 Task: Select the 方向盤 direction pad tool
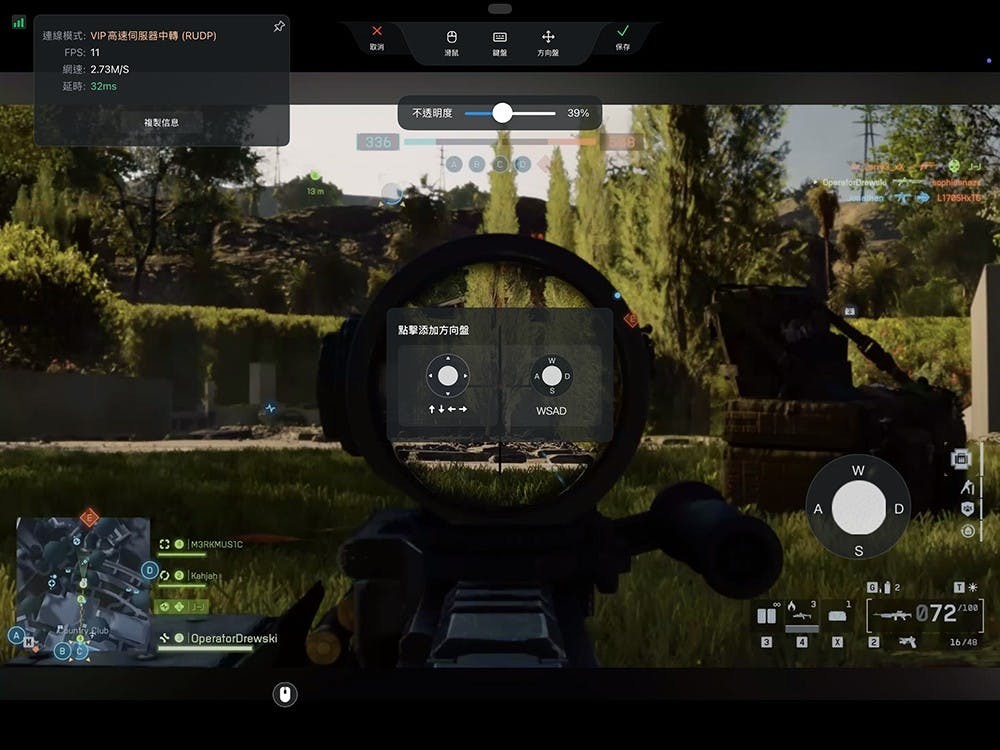tap(548, 42)
